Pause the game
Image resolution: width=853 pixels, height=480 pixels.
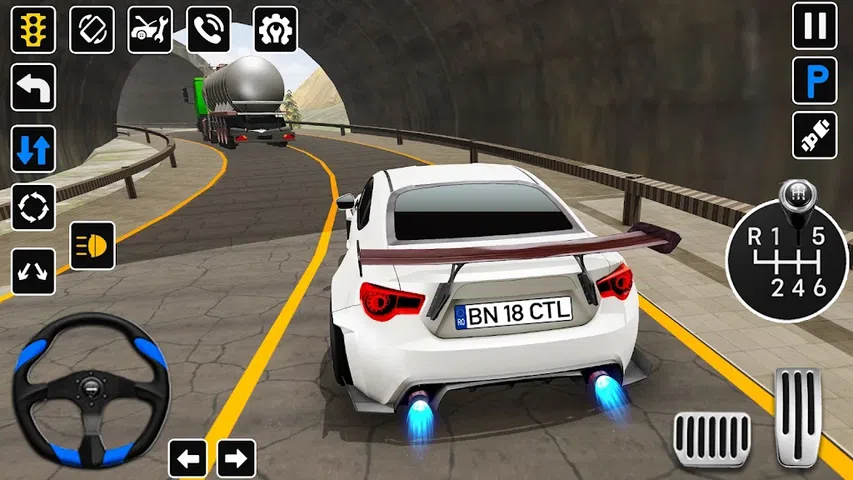click(815, 26)
